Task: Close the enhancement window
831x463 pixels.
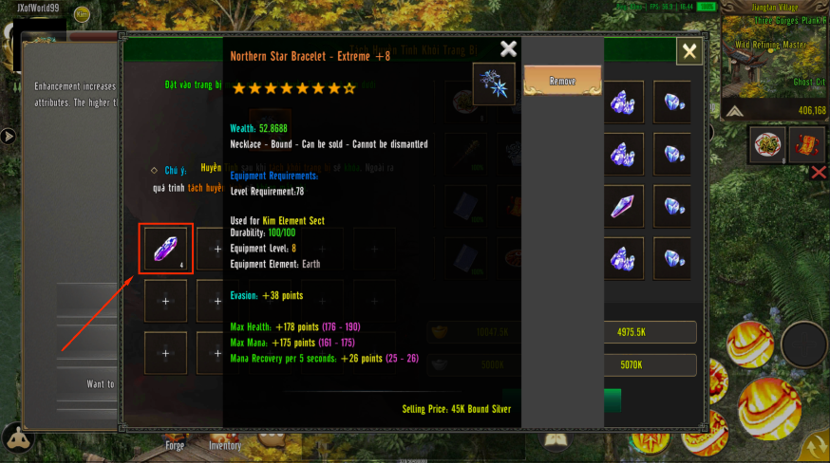Action: pos(689,52)
